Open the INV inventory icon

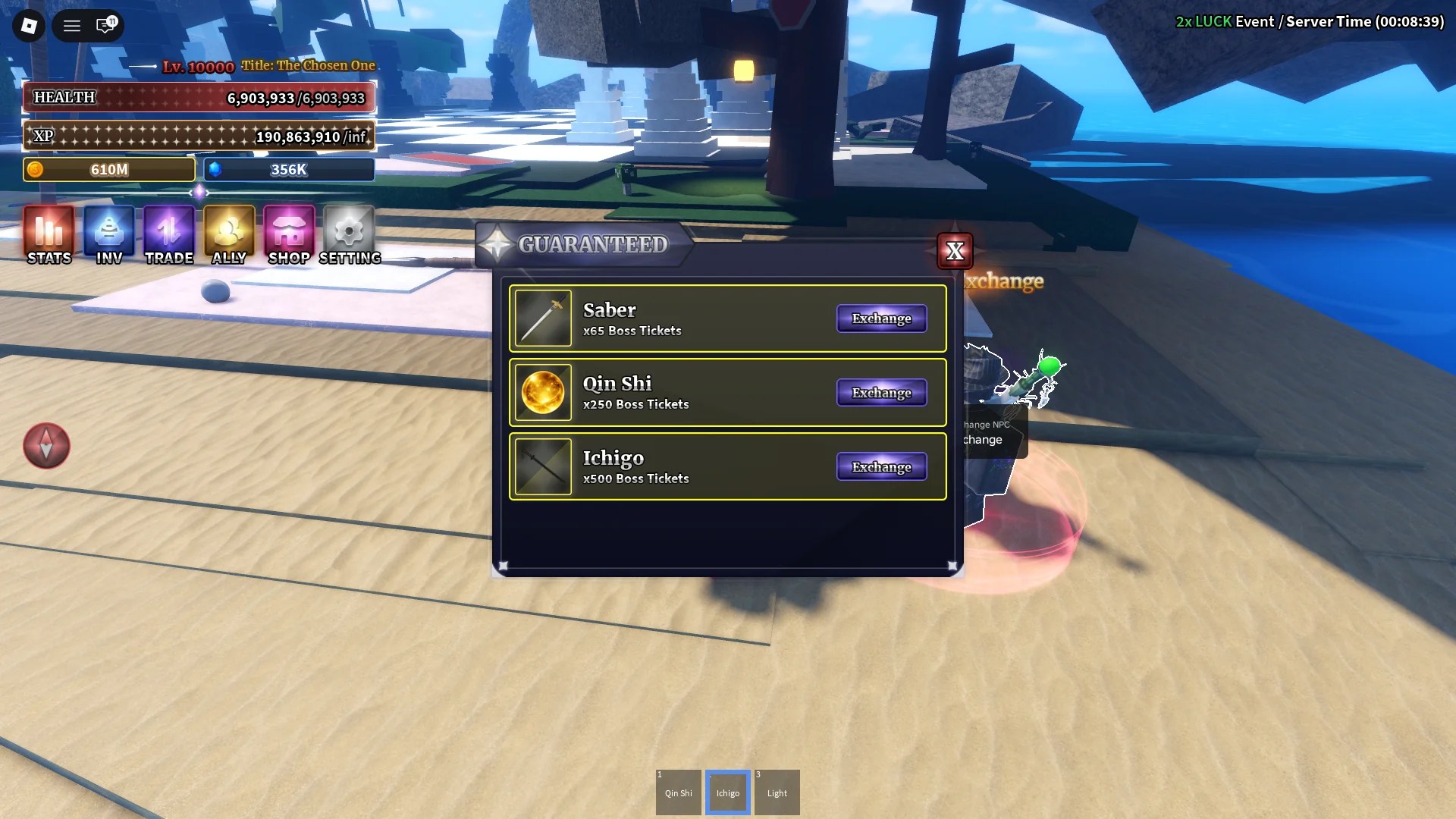tap(108, 235)
